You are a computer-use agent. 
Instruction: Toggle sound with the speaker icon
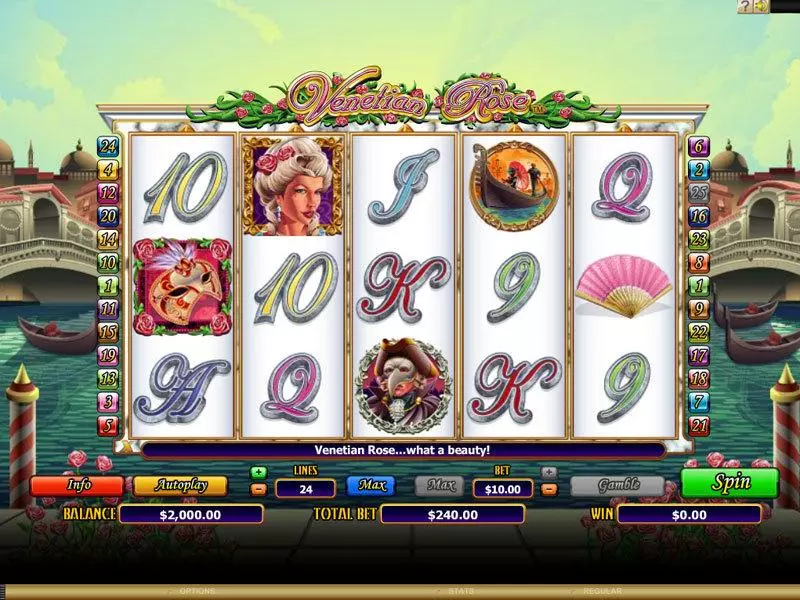coord(761,6)
